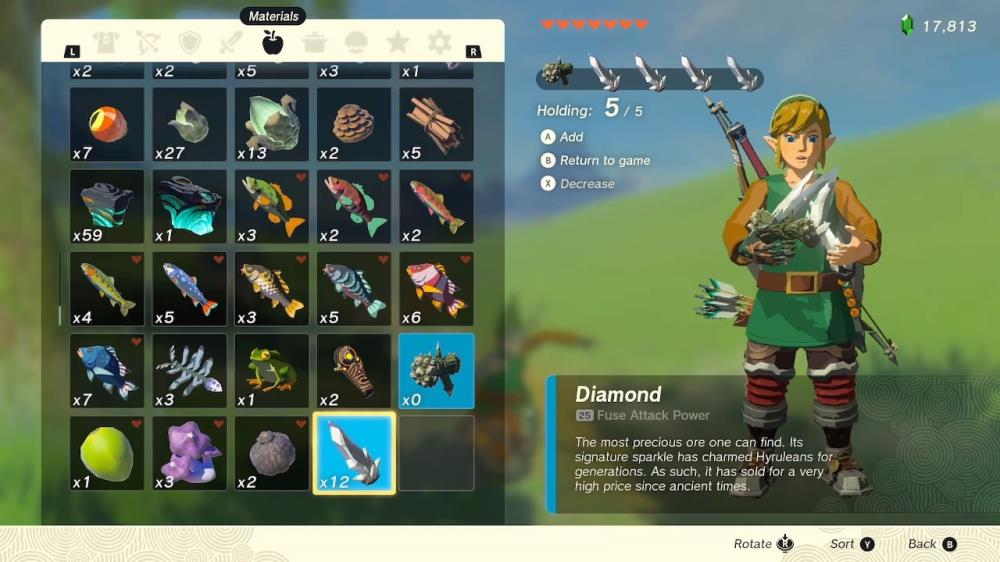Choose the pinecone slot
The height and width of the screenshot is (562, 1000).
354,124
